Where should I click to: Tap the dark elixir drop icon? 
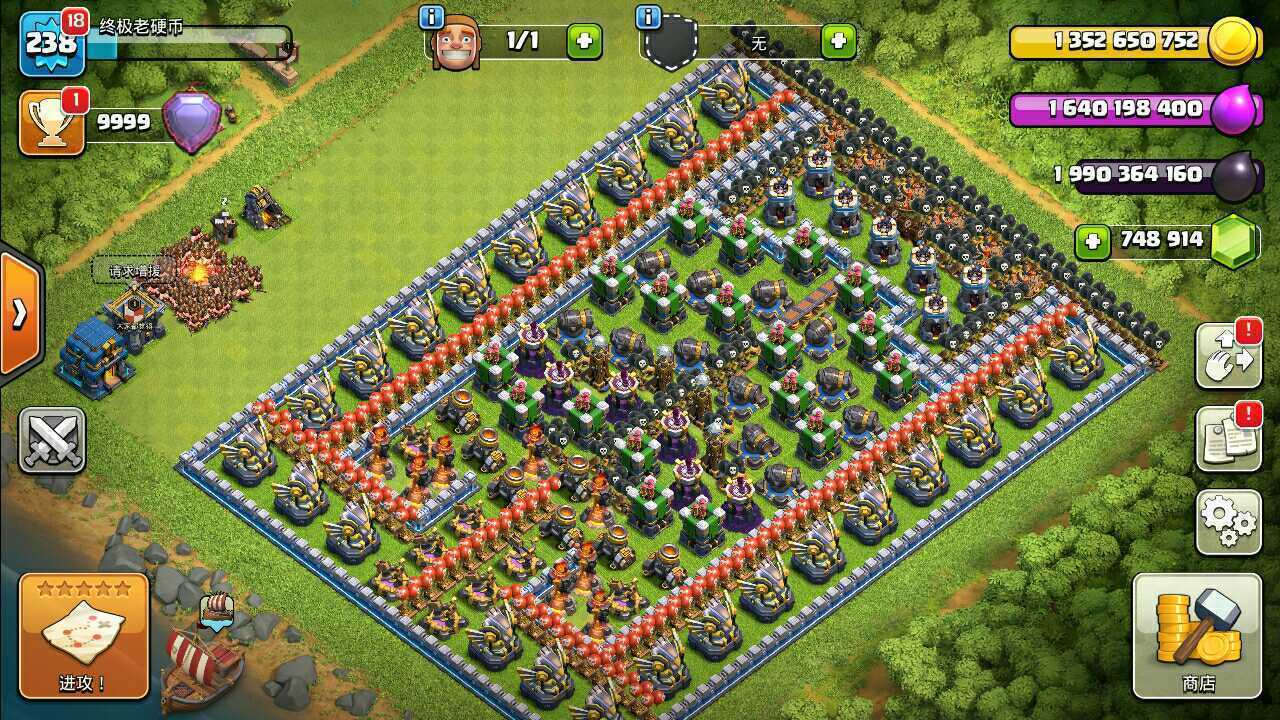(1235, 176)
